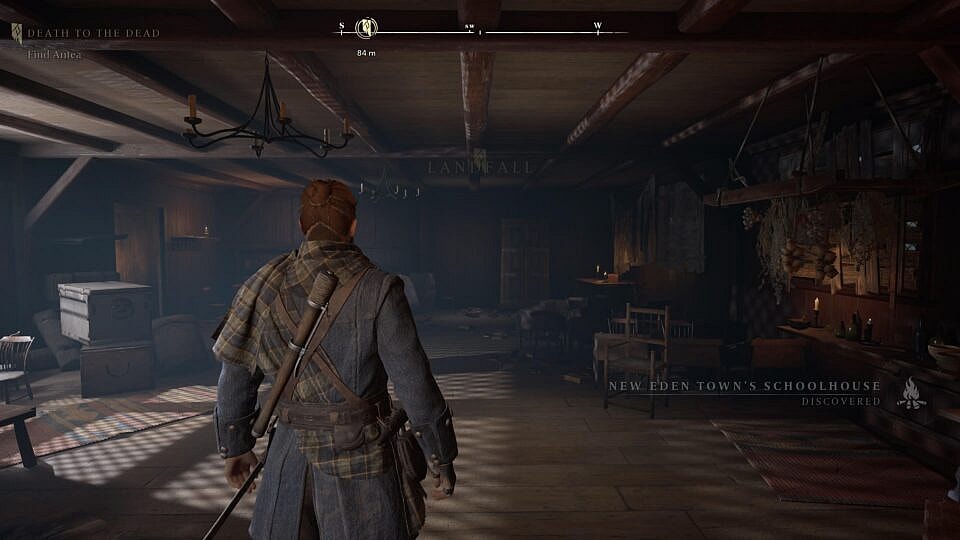Select the Death to the Dead quest tracker
The image size is (960, 540).
[93, 33]
